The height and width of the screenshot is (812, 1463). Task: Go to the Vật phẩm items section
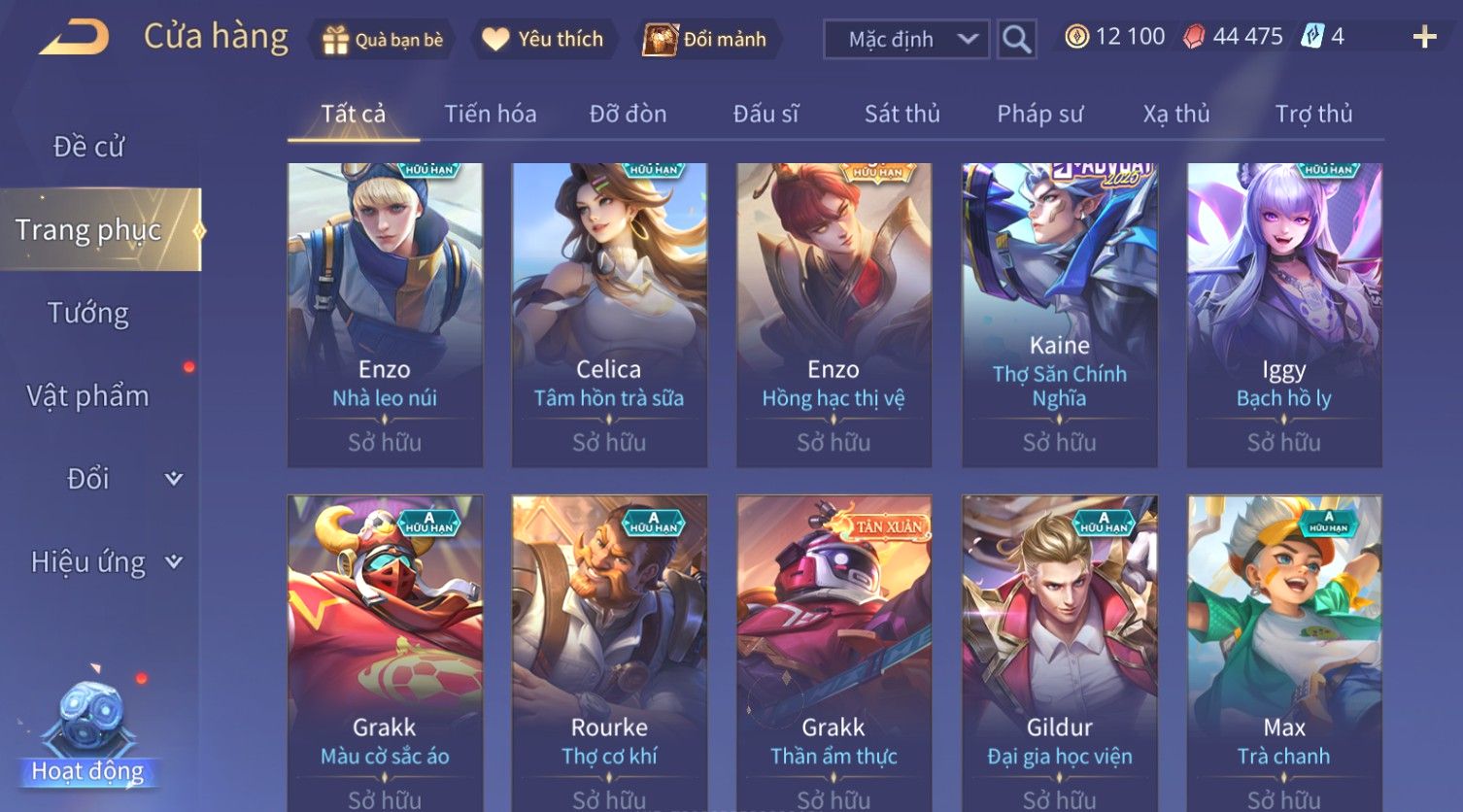point(88,396)
